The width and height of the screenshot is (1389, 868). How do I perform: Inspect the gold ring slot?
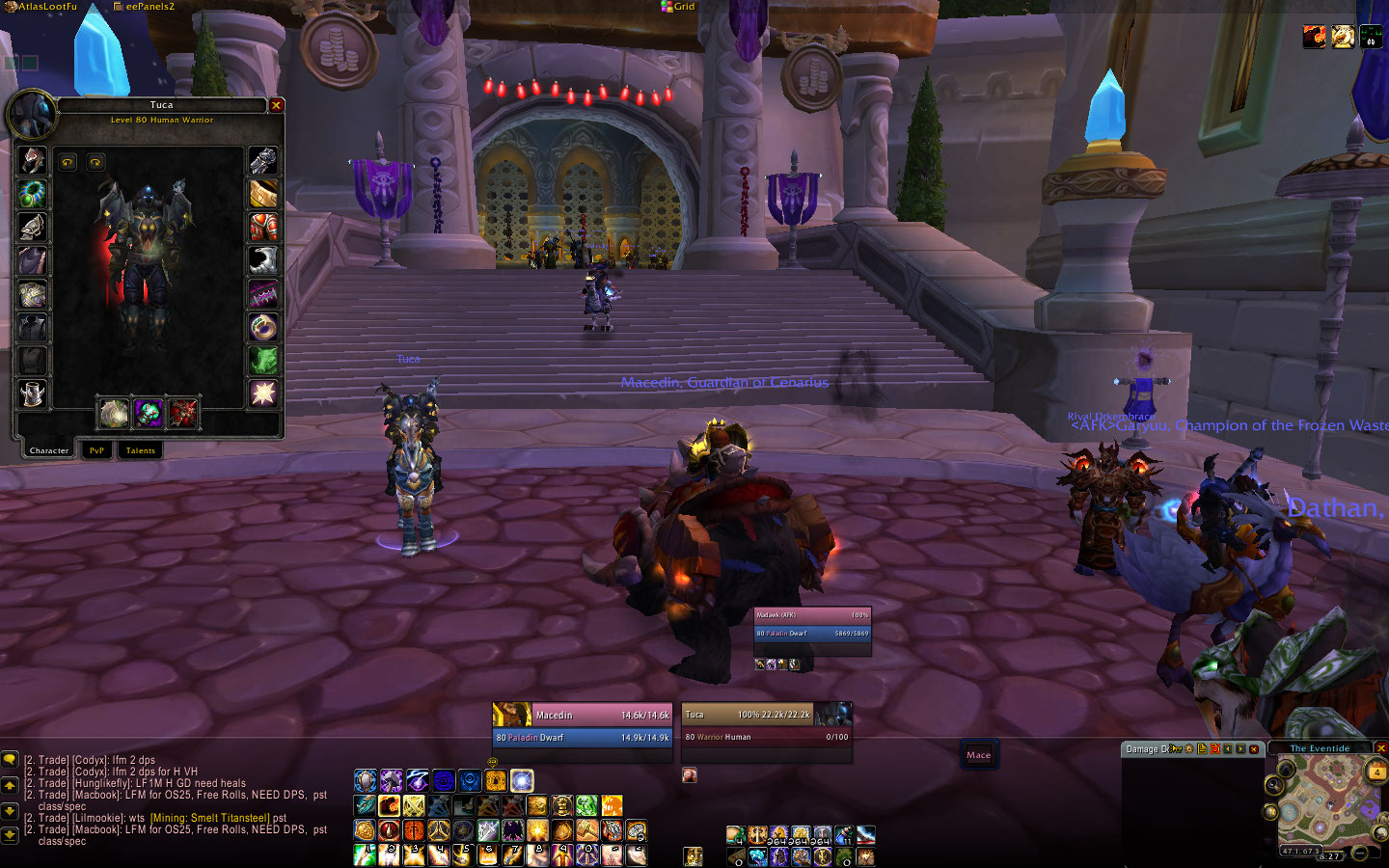pos(263,327)
